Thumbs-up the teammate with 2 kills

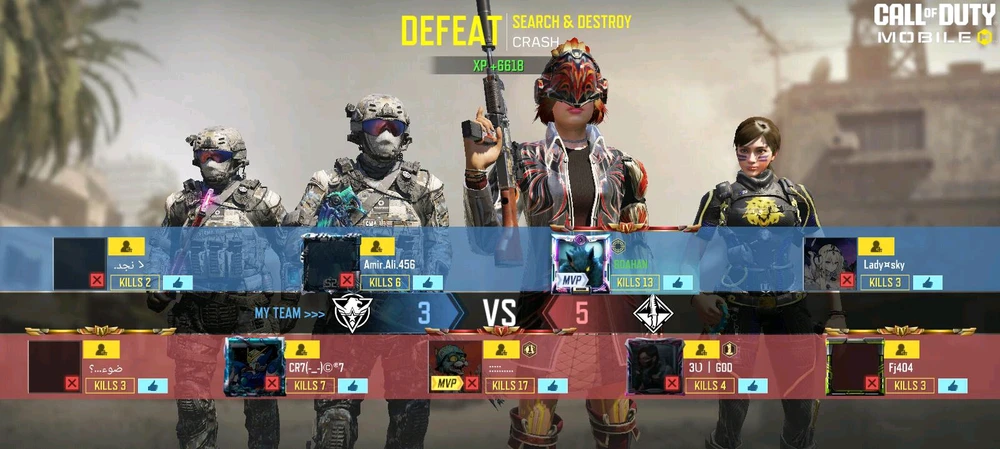click(177, 283)
